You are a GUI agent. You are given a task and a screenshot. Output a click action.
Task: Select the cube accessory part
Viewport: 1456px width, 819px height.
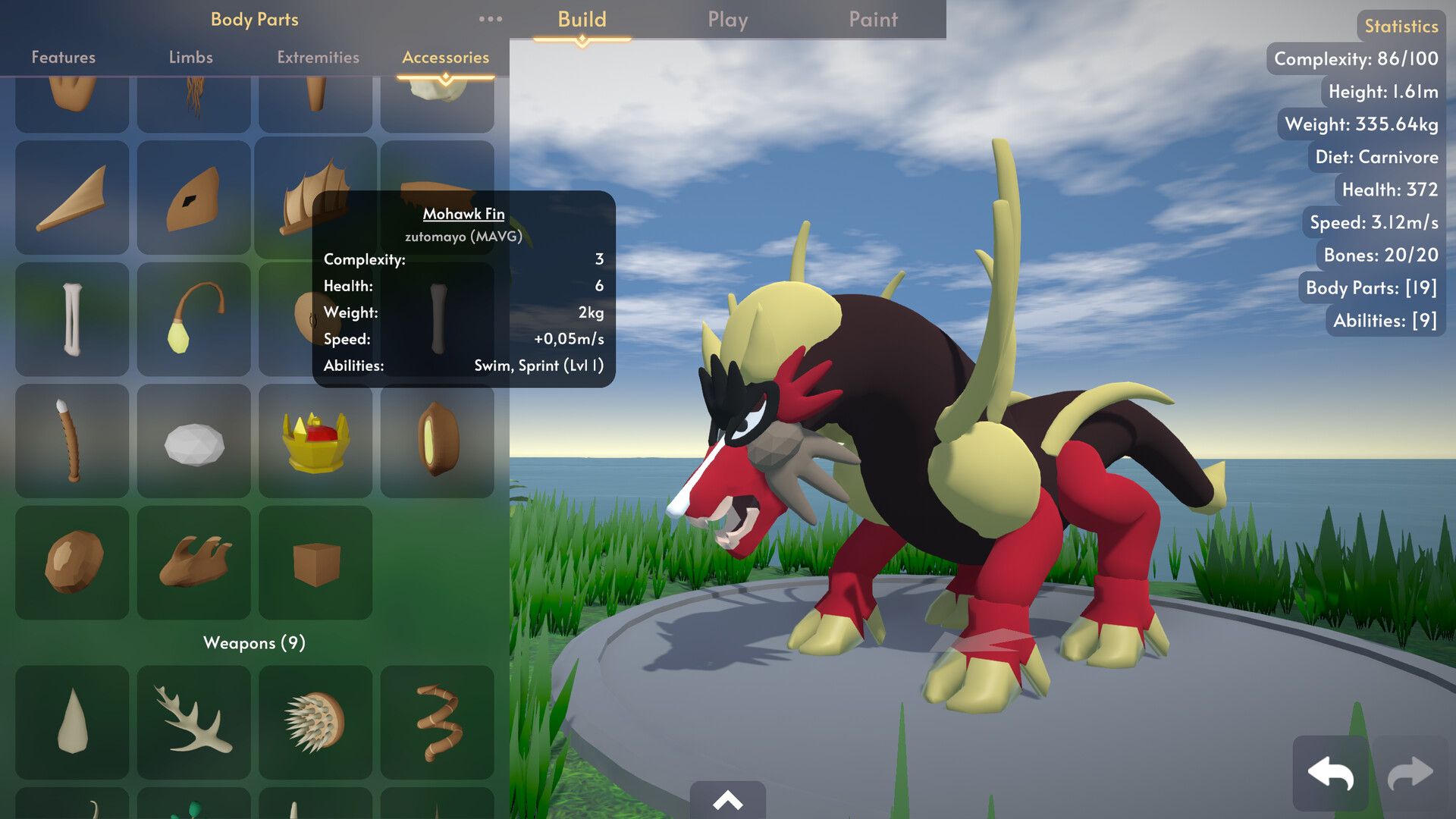316,561
